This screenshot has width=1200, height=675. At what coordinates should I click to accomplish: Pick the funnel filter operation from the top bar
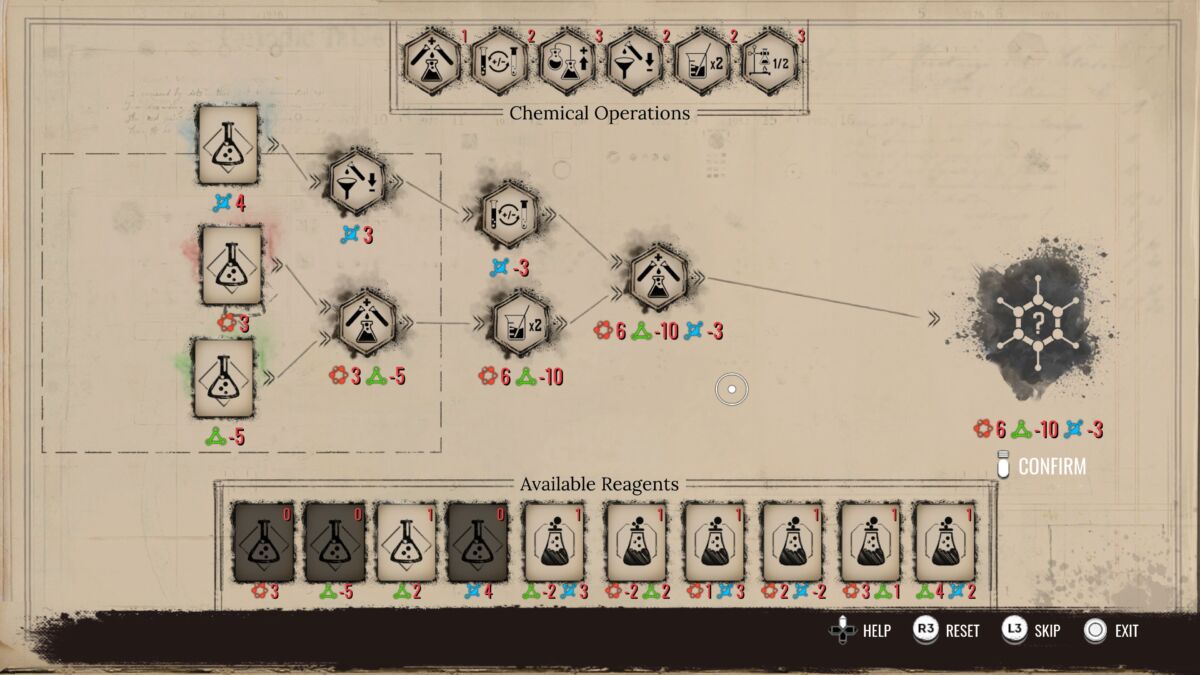[634, 62]
